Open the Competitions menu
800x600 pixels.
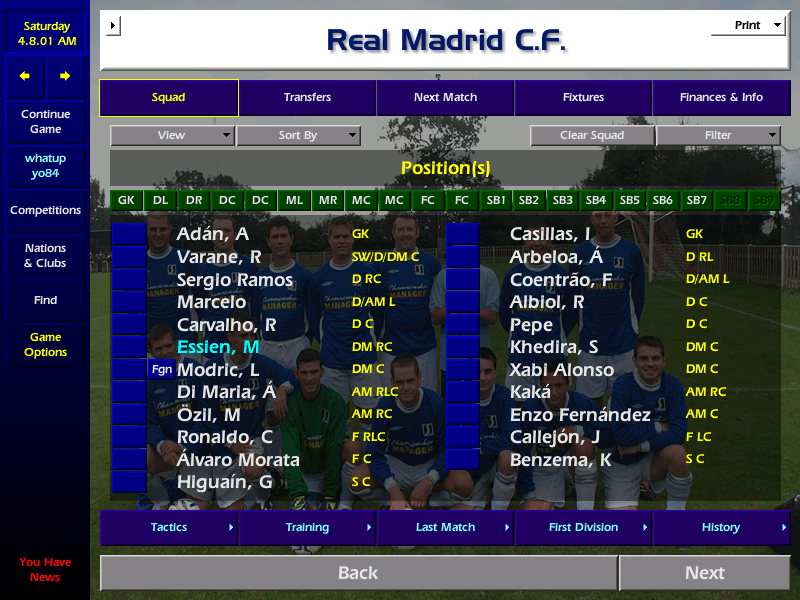coord(45,210)
